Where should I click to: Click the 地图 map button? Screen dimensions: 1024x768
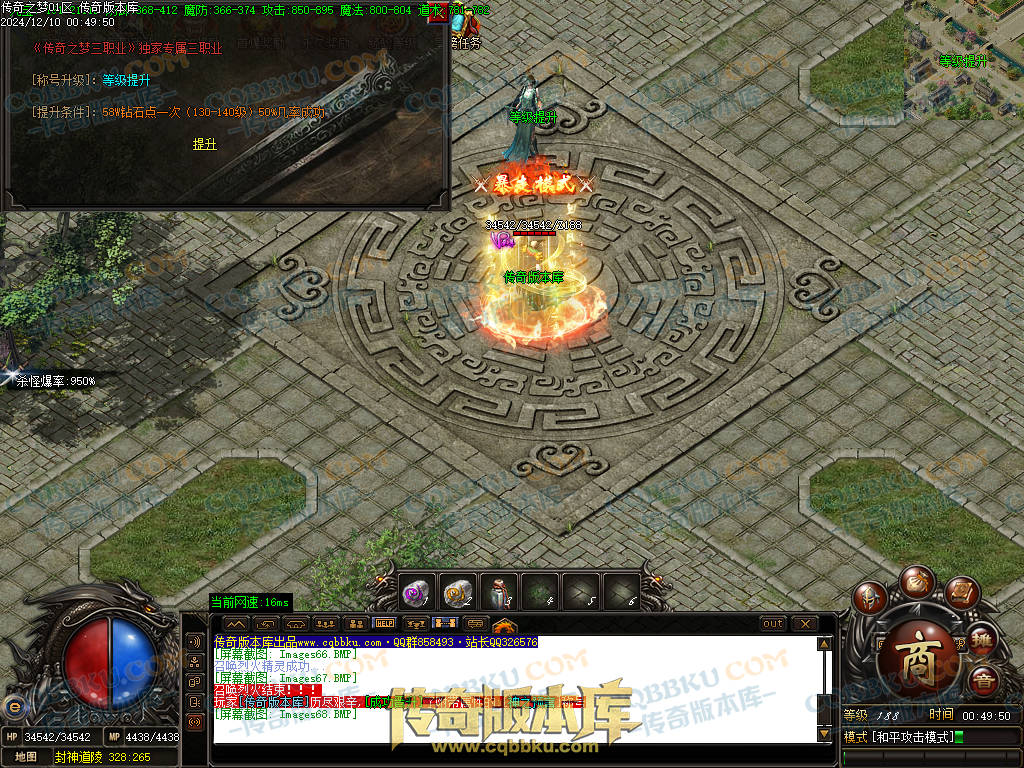(26, 757)
